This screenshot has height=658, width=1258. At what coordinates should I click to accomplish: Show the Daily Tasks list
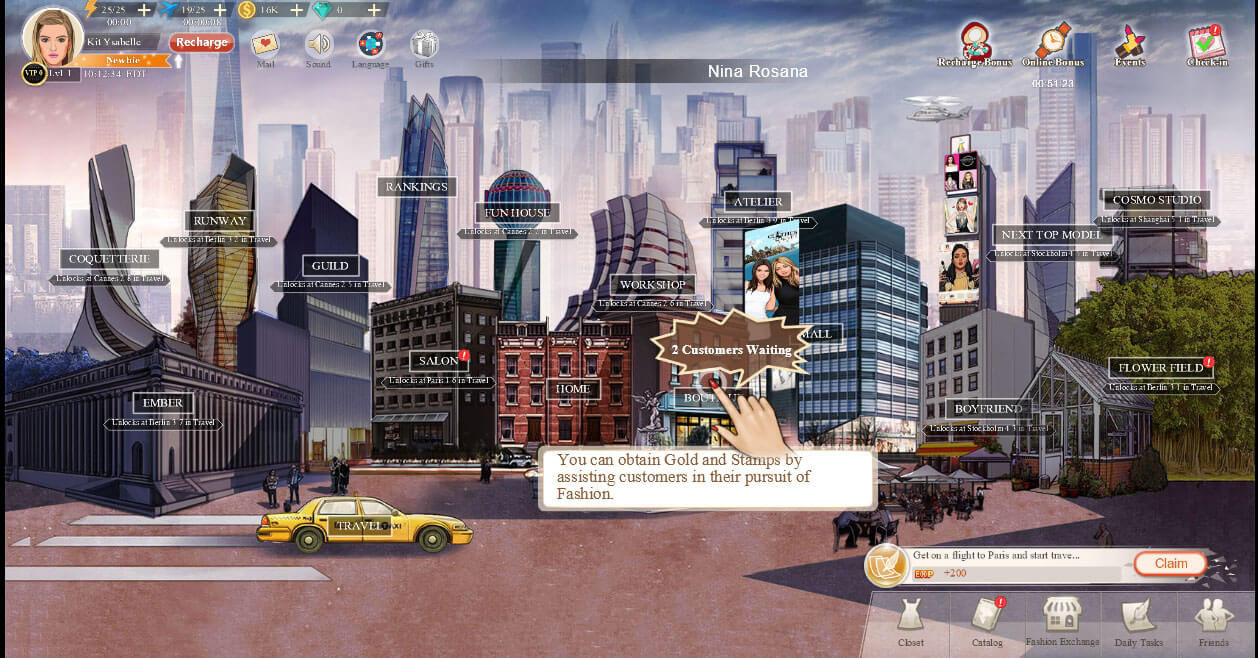pos(1138,622)
